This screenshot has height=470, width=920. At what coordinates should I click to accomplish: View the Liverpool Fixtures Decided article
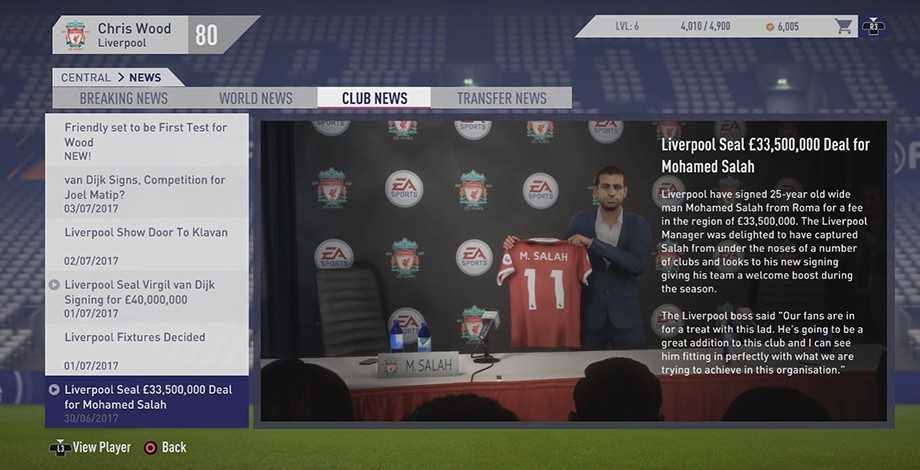146,350
